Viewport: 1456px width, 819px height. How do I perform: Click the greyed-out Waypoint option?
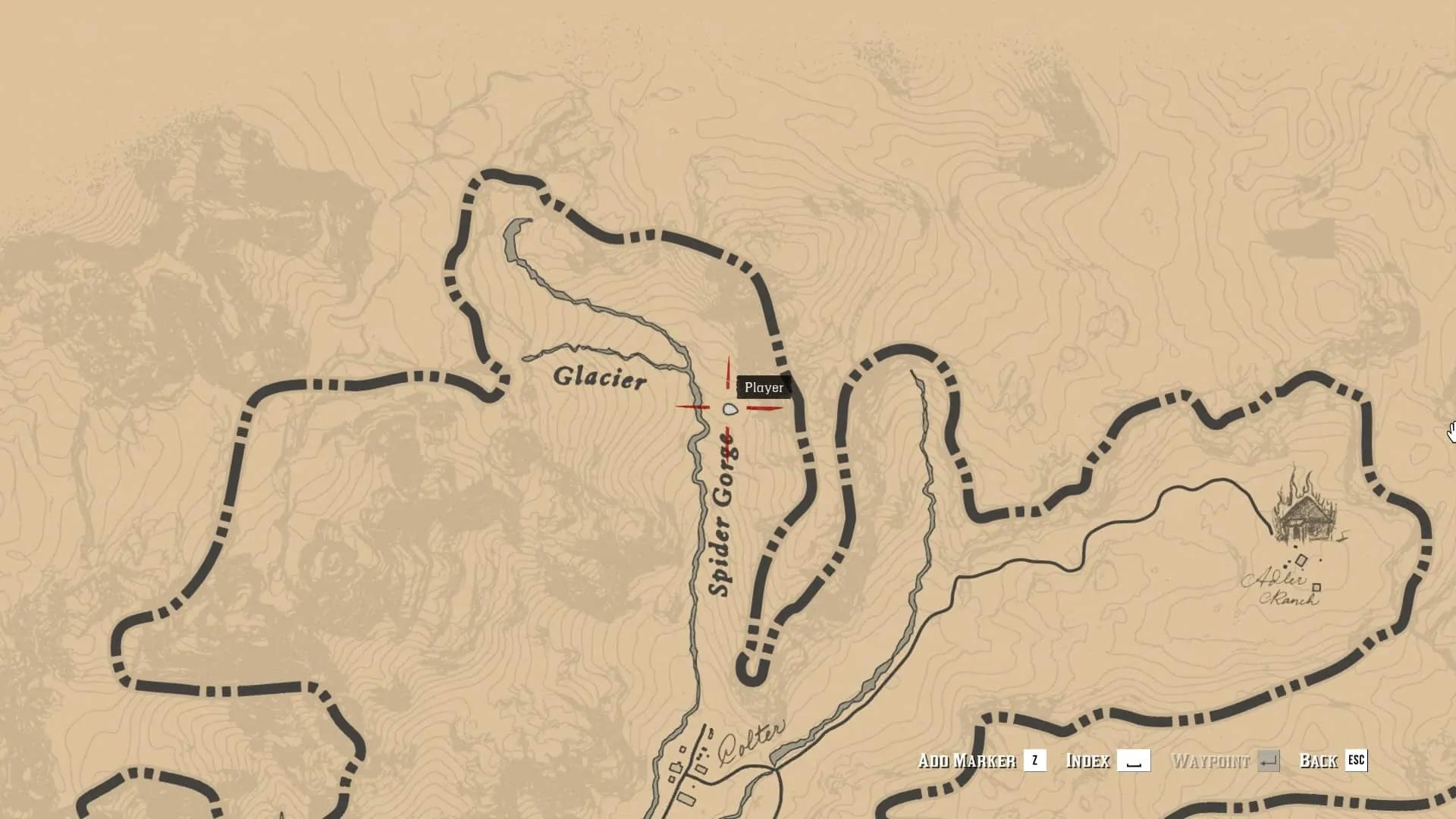pyautogui.click(x=1225, y=761)
